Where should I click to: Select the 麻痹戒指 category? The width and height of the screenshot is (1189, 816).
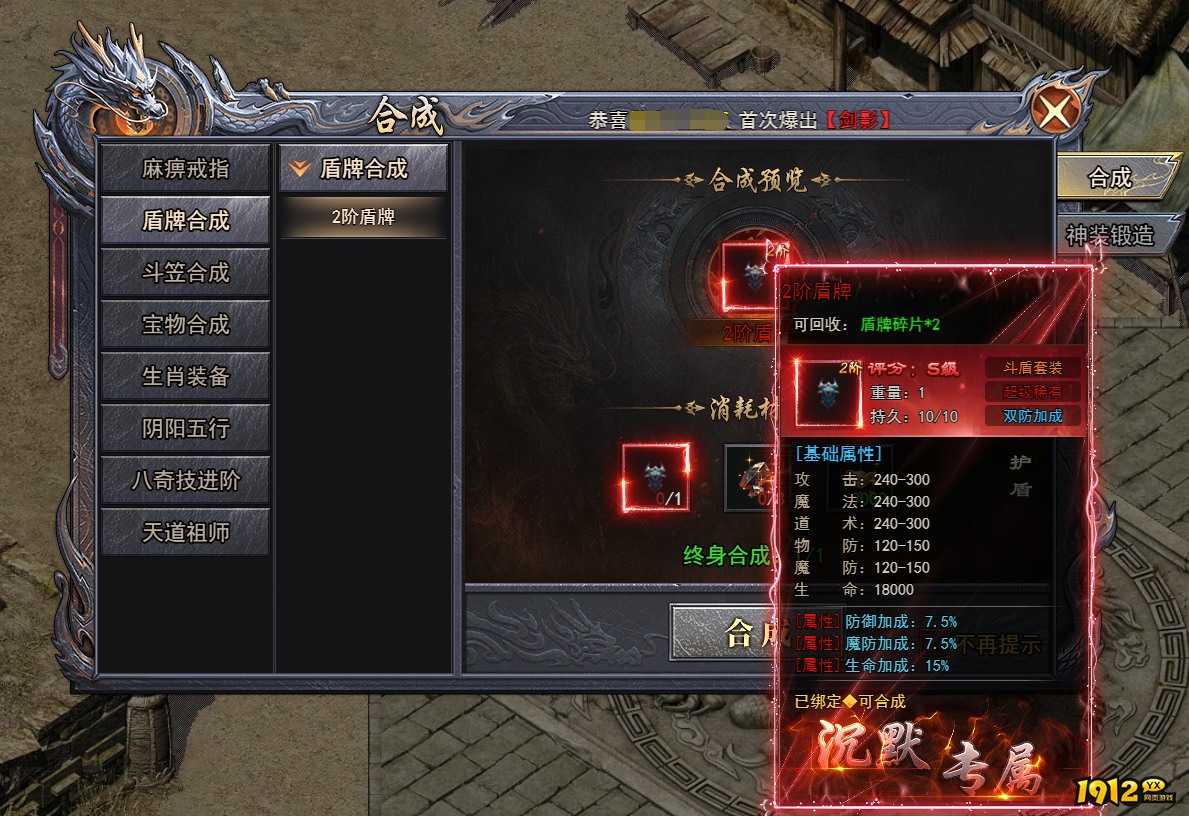pos(185,169)
